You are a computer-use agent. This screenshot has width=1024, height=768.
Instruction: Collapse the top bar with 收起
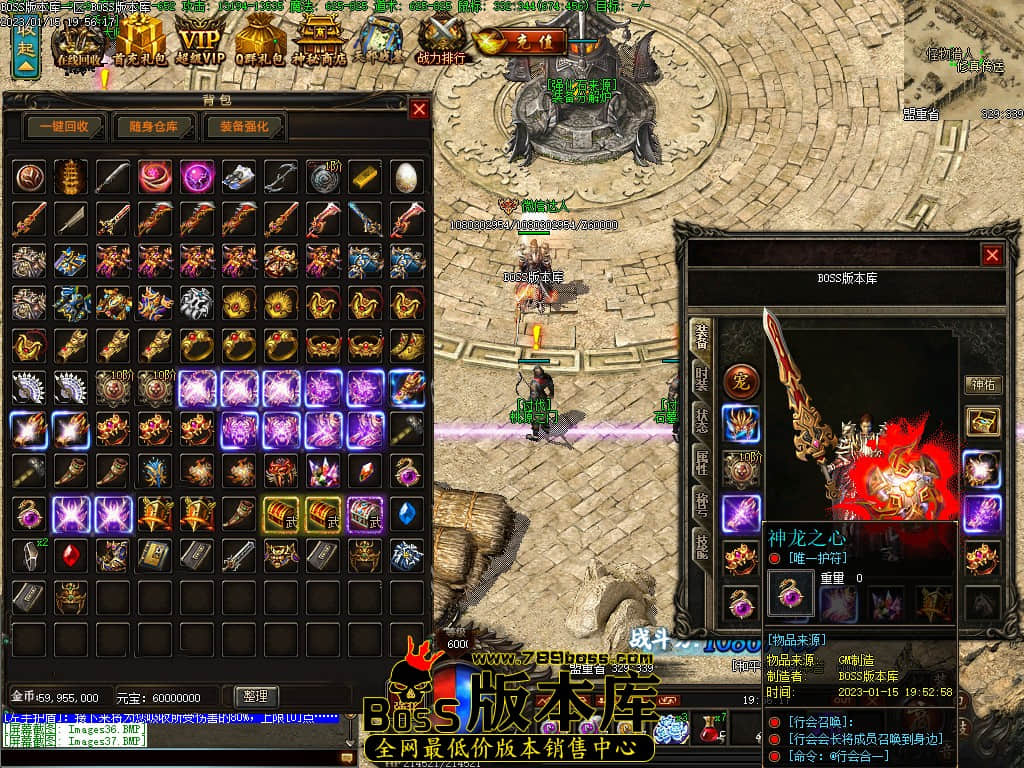click(25, 47)
